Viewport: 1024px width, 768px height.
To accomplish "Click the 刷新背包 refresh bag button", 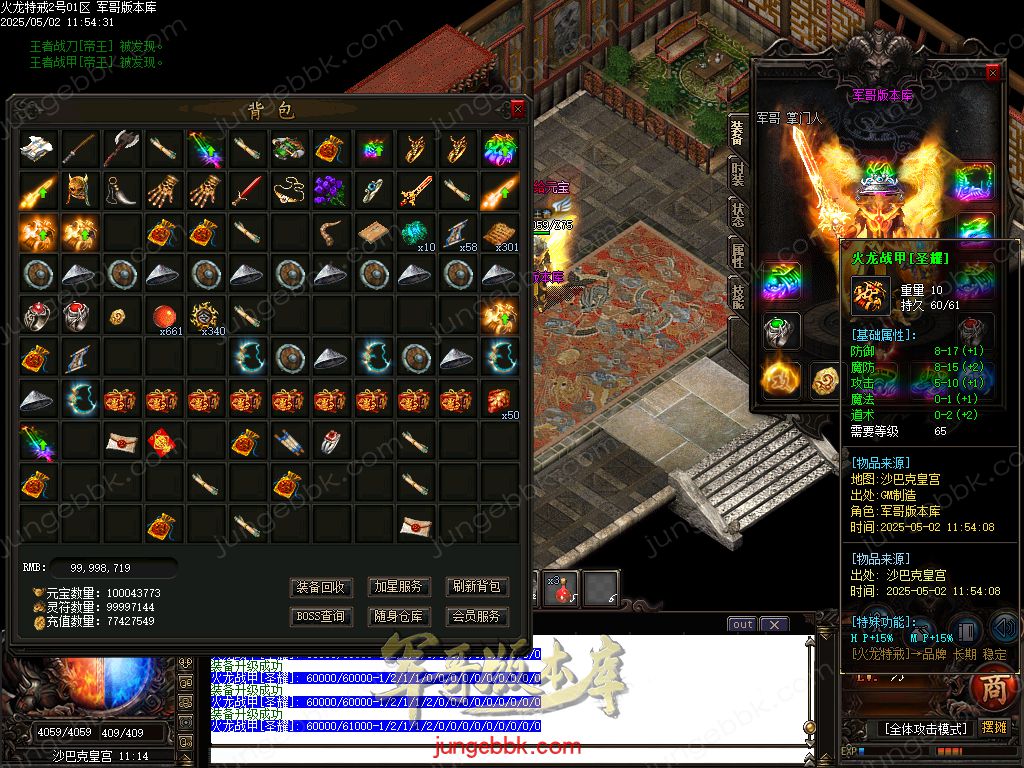I will (476, 587).
